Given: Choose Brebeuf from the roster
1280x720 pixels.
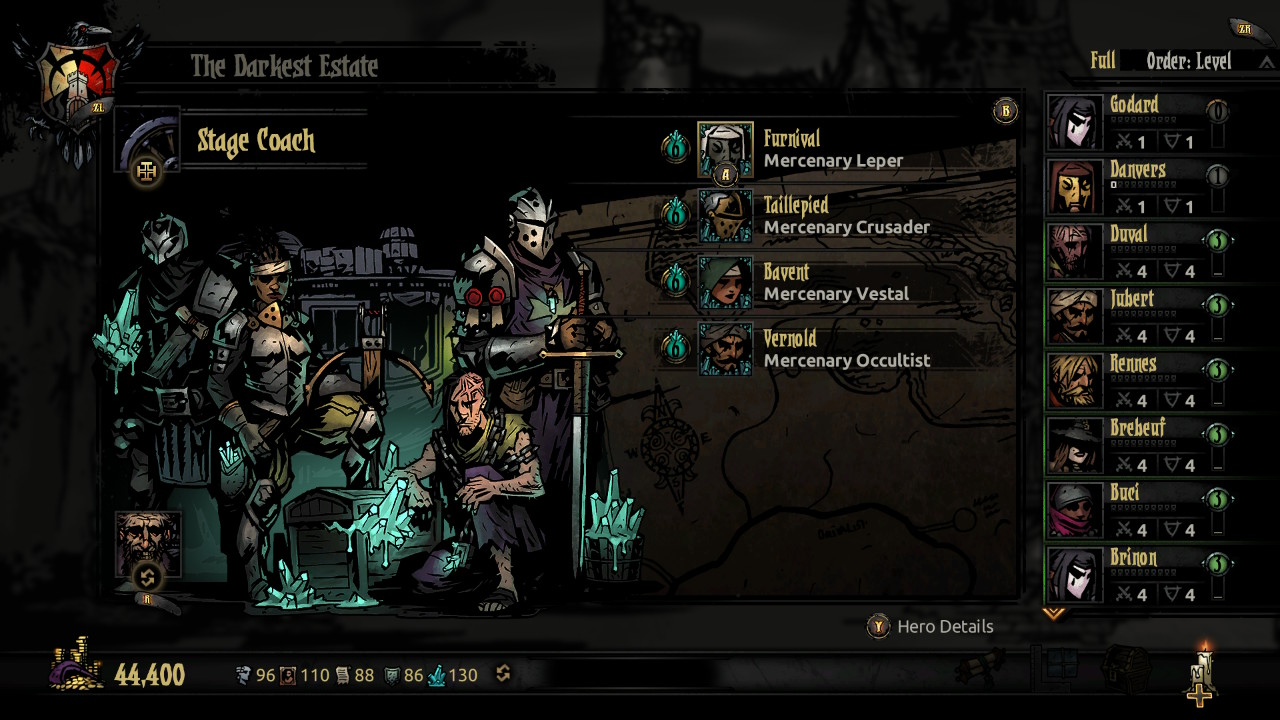Looking at the screenshot, I should tap(1075, 445).
